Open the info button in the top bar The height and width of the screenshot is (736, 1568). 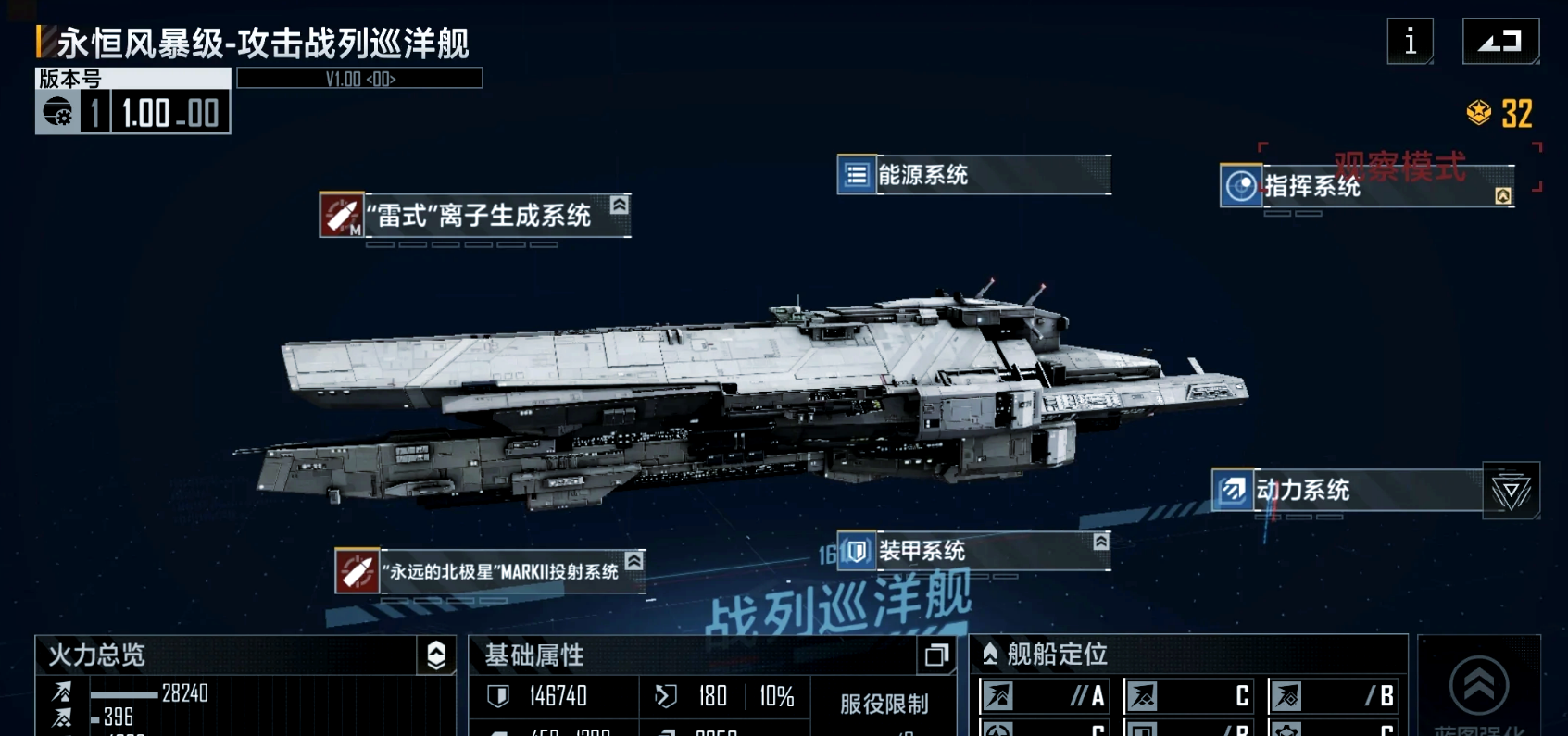click(1410, 42)
